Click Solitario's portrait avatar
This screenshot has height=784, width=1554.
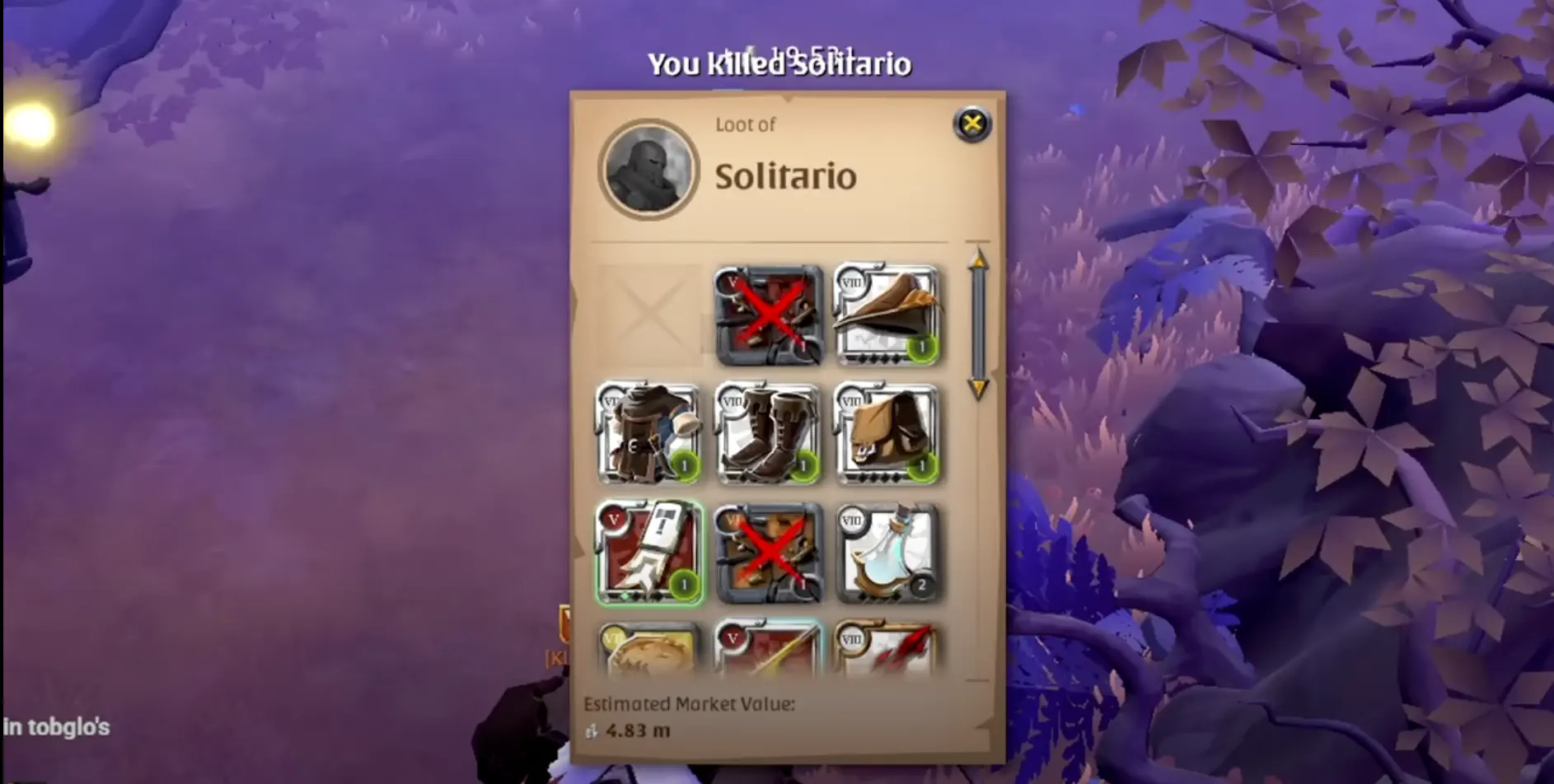(648, 170)
